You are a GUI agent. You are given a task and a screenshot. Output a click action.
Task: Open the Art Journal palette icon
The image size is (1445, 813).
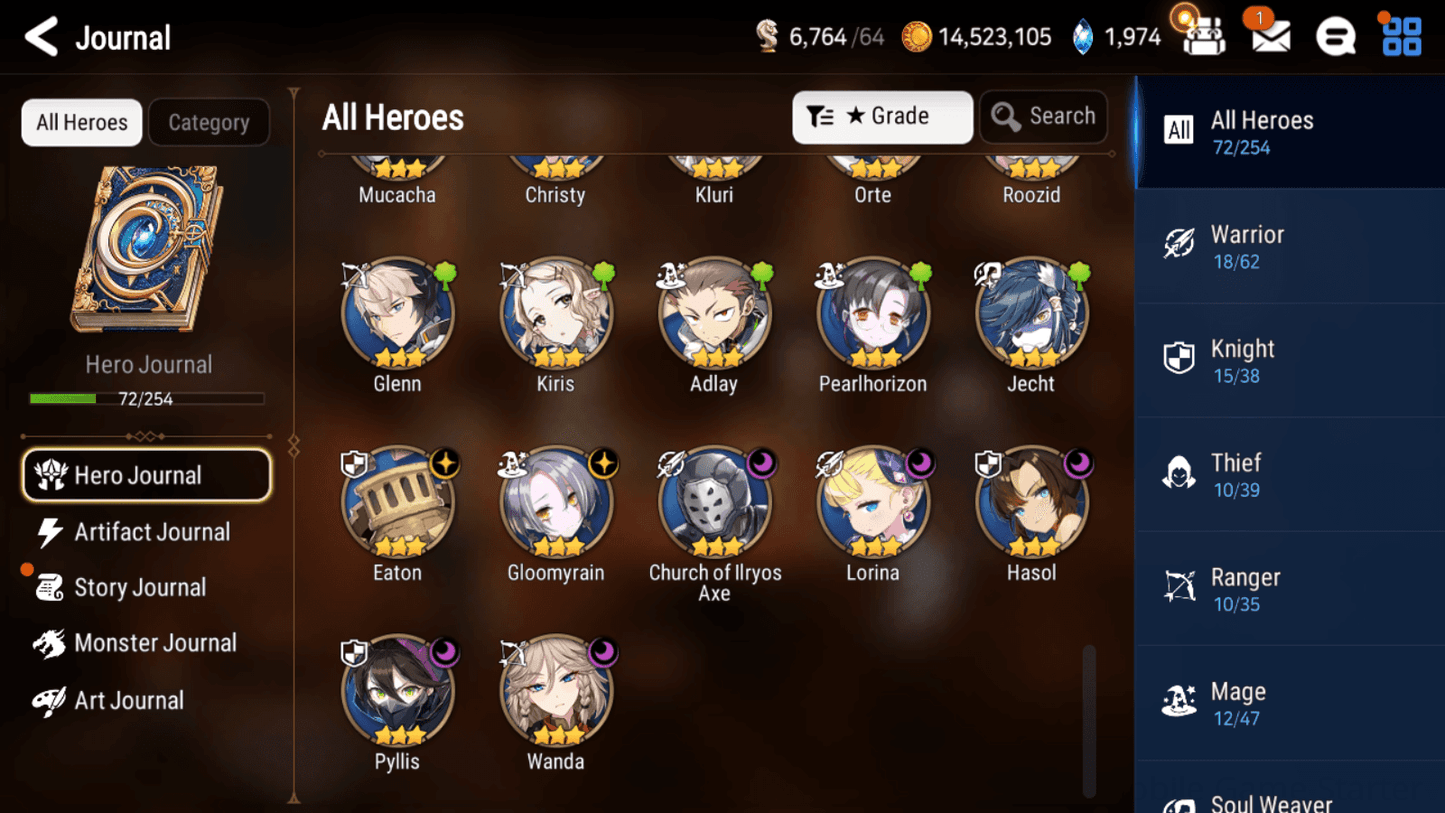49,700
